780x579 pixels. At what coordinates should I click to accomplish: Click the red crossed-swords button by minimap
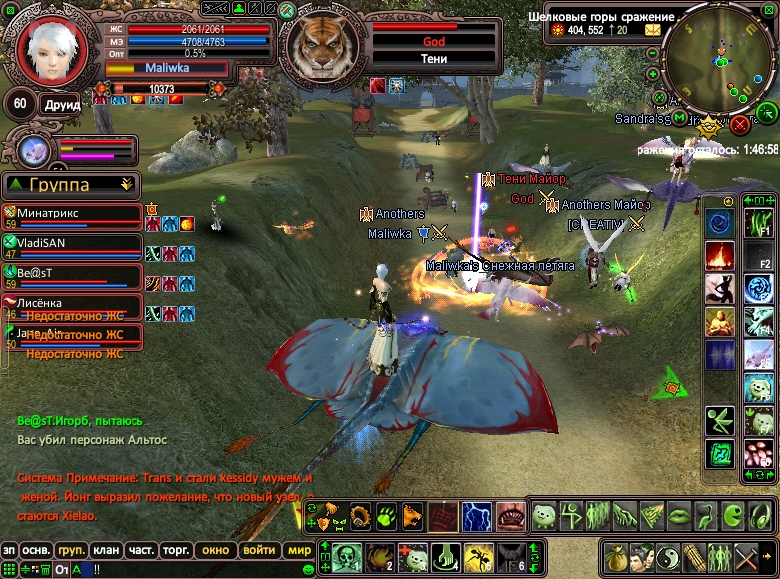[740, 124]
